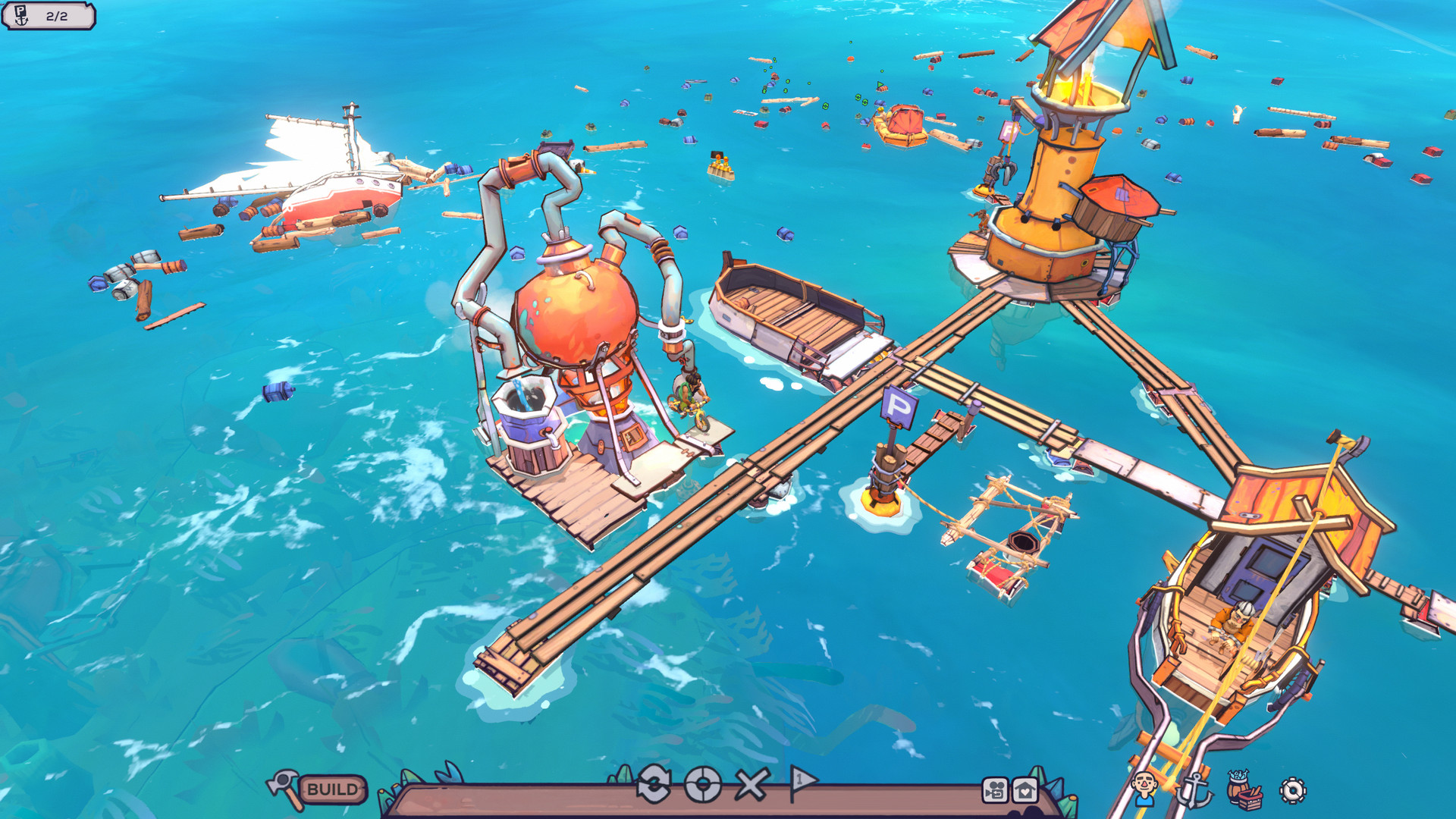This screenshot has width=1456, height=819.
Task: Select the numbered flag marker tool
Action: tap(802, 782)
